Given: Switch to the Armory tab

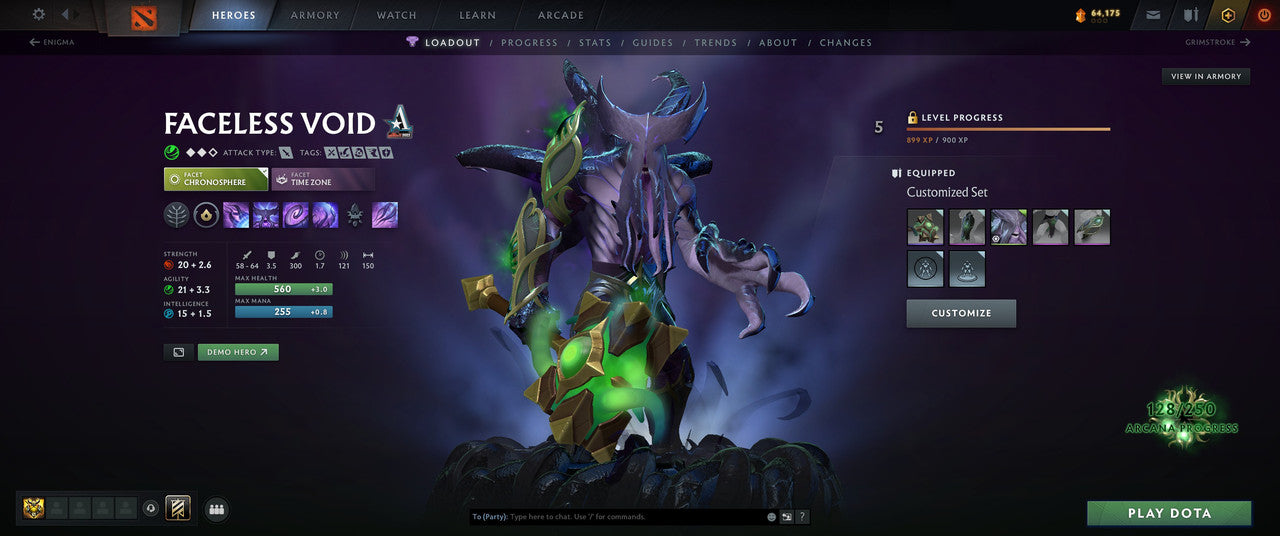Looking at the screenshot, I should pyautogui.click(x=315, y=15).
